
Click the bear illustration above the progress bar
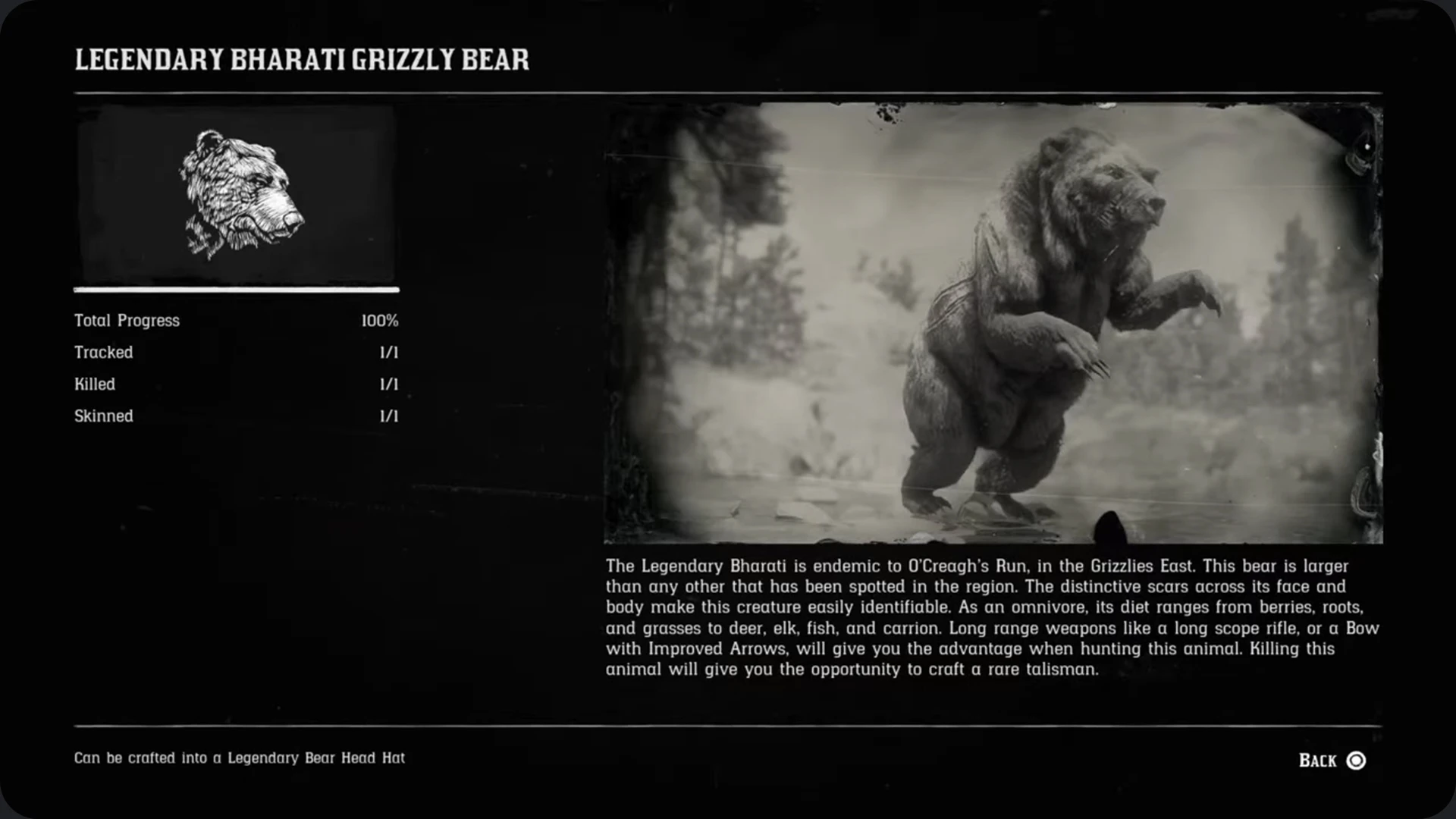click(x=235, y=193)
